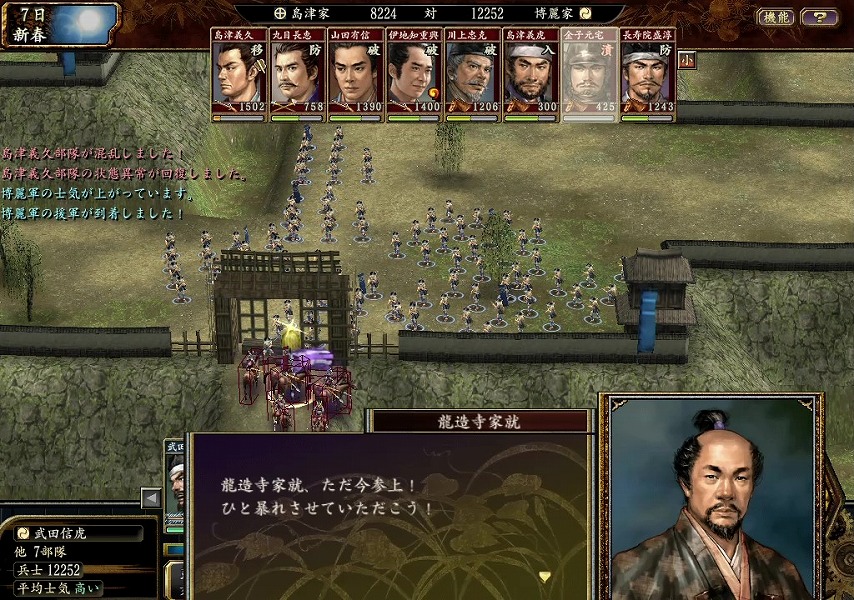
Task: Click the 島津義虎 officer card
Action: [531, 76]
